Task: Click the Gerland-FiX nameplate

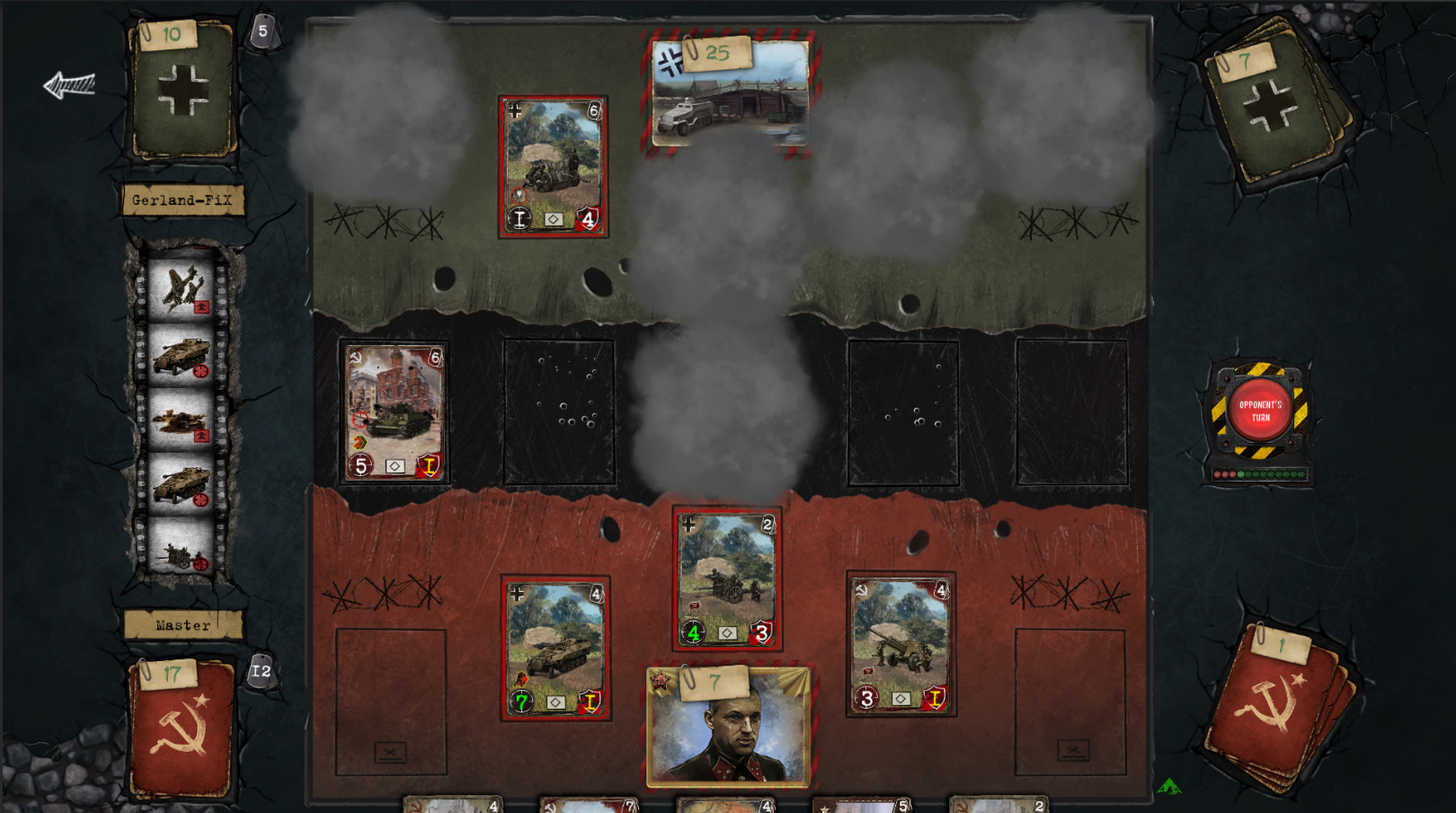Action: (182, 199)
